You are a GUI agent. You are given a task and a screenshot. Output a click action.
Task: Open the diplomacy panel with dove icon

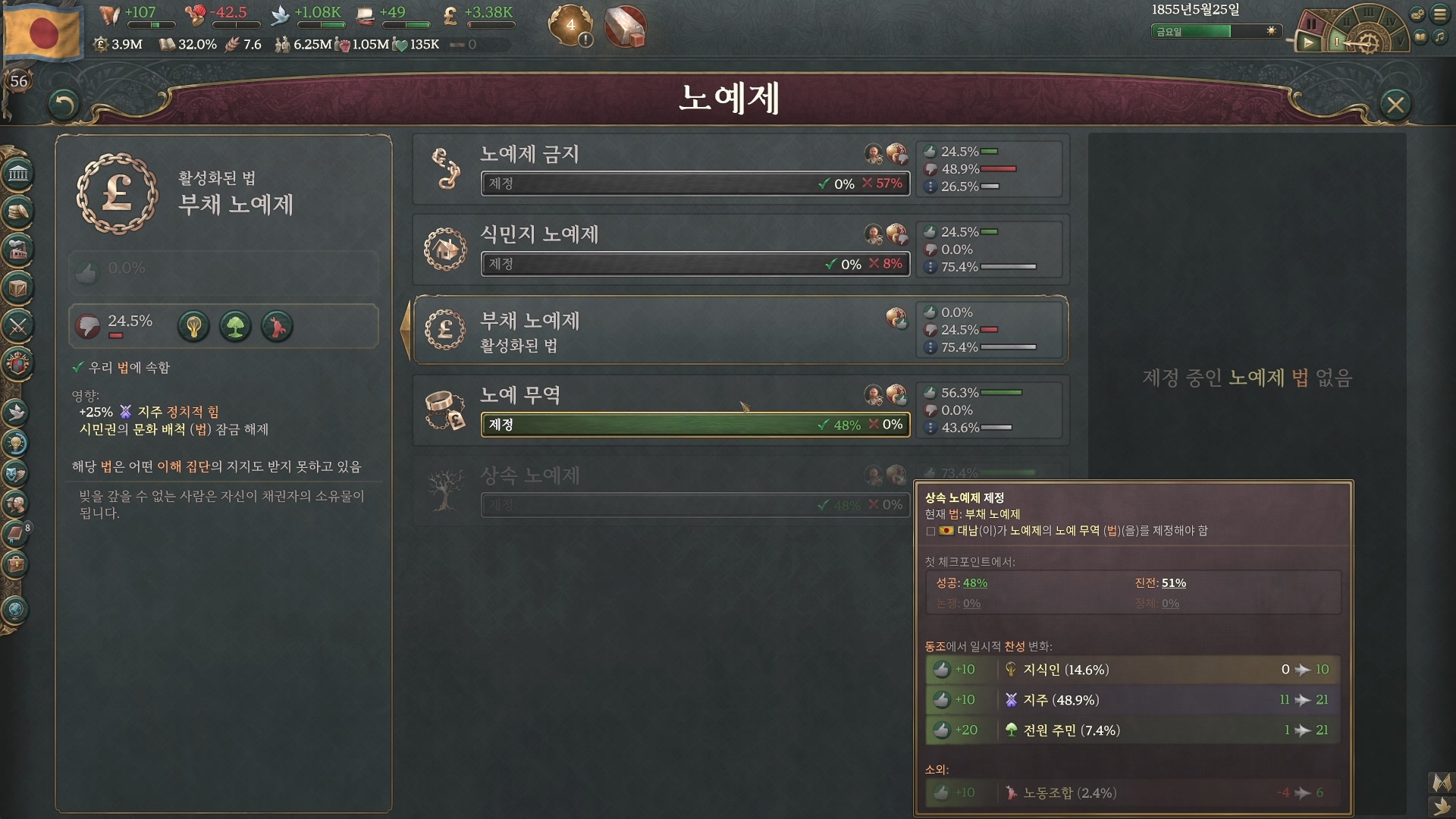tap(16, 413)
